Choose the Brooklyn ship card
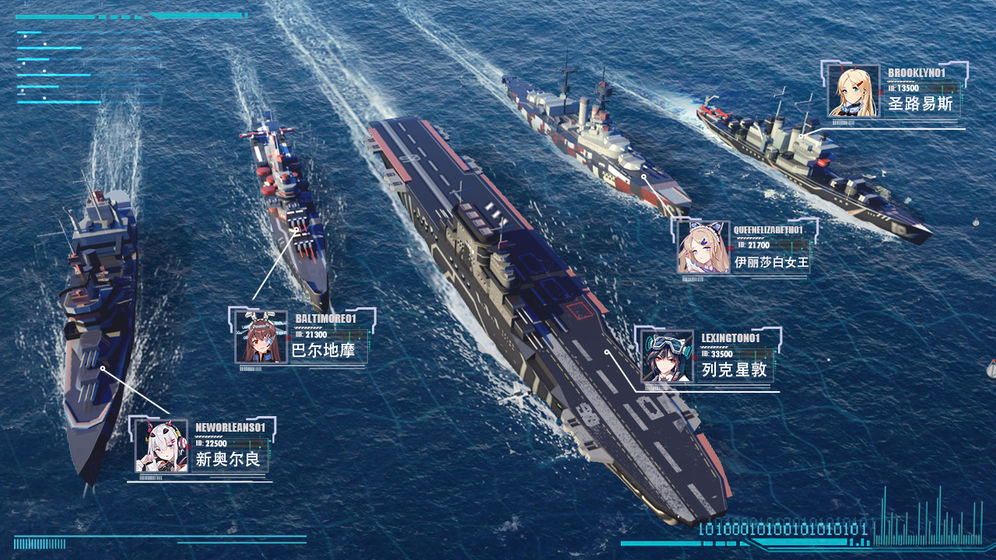The height and width of the screenshot is (560, 996). (x=896, y=91)
